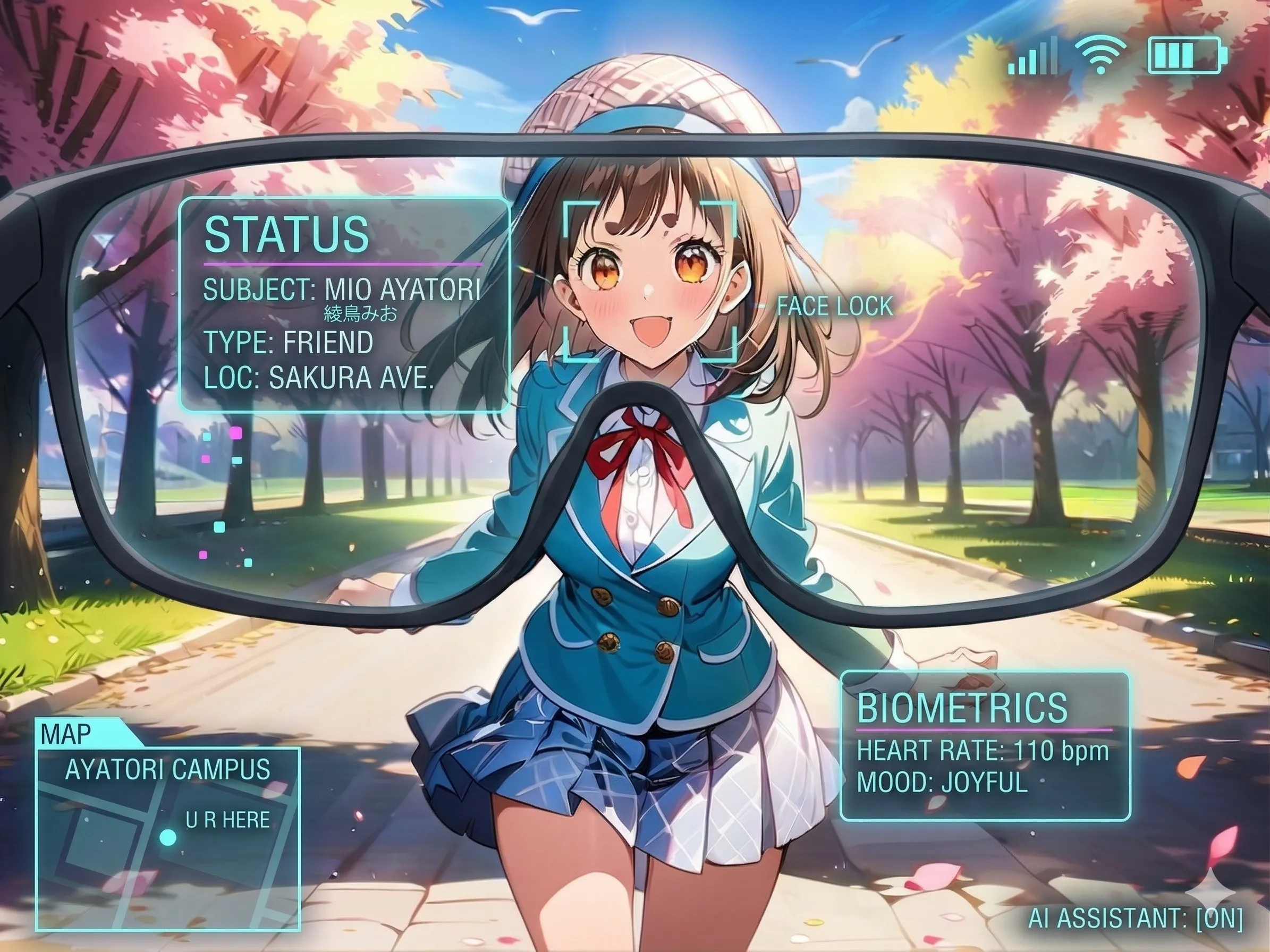The width and height of the screenshot is (1270, 952).
Task: Open the Ayatori Campus minimap
Action: (168, 838)
